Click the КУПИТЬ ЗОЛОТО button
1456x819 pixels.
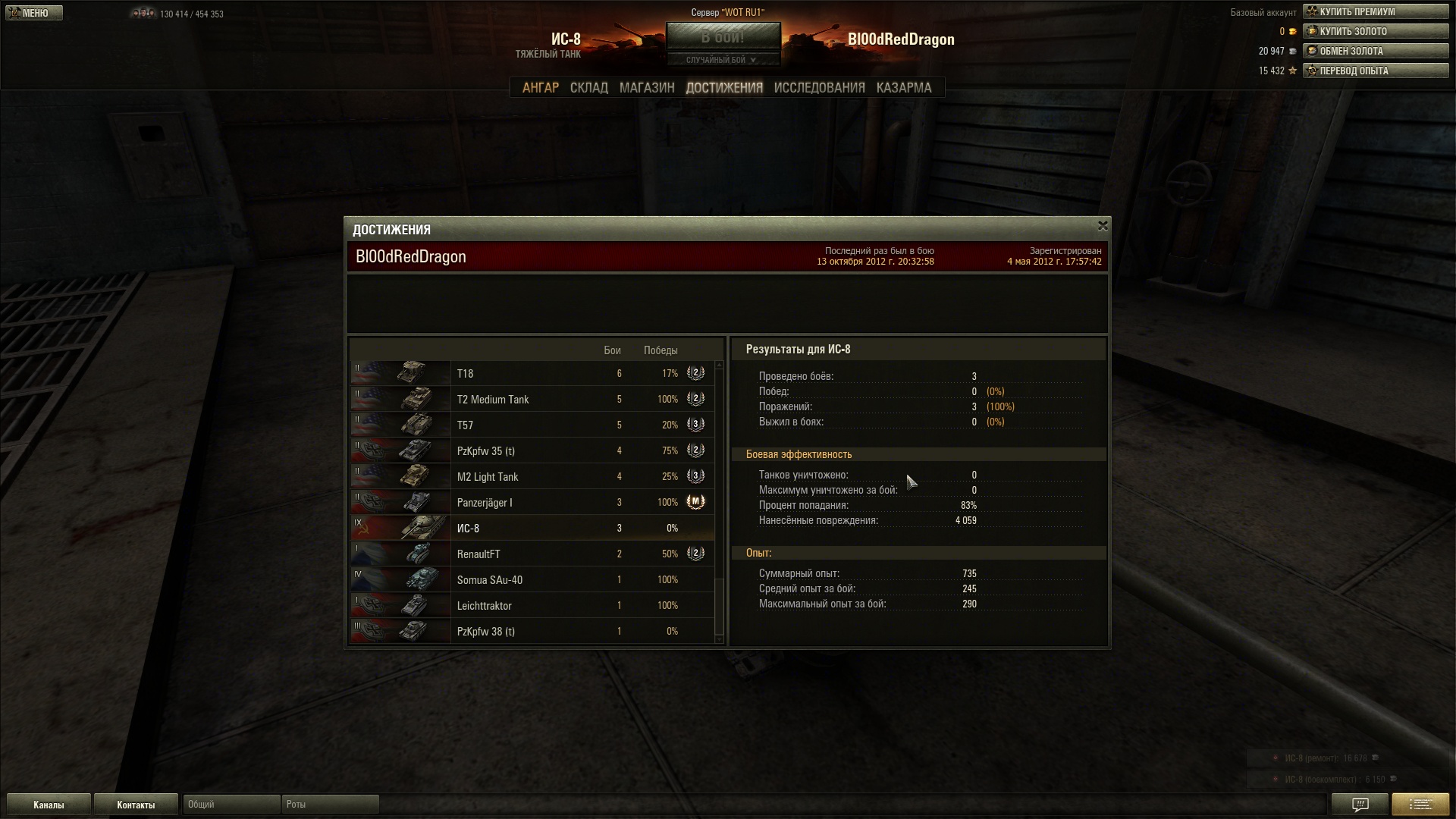1375,32
